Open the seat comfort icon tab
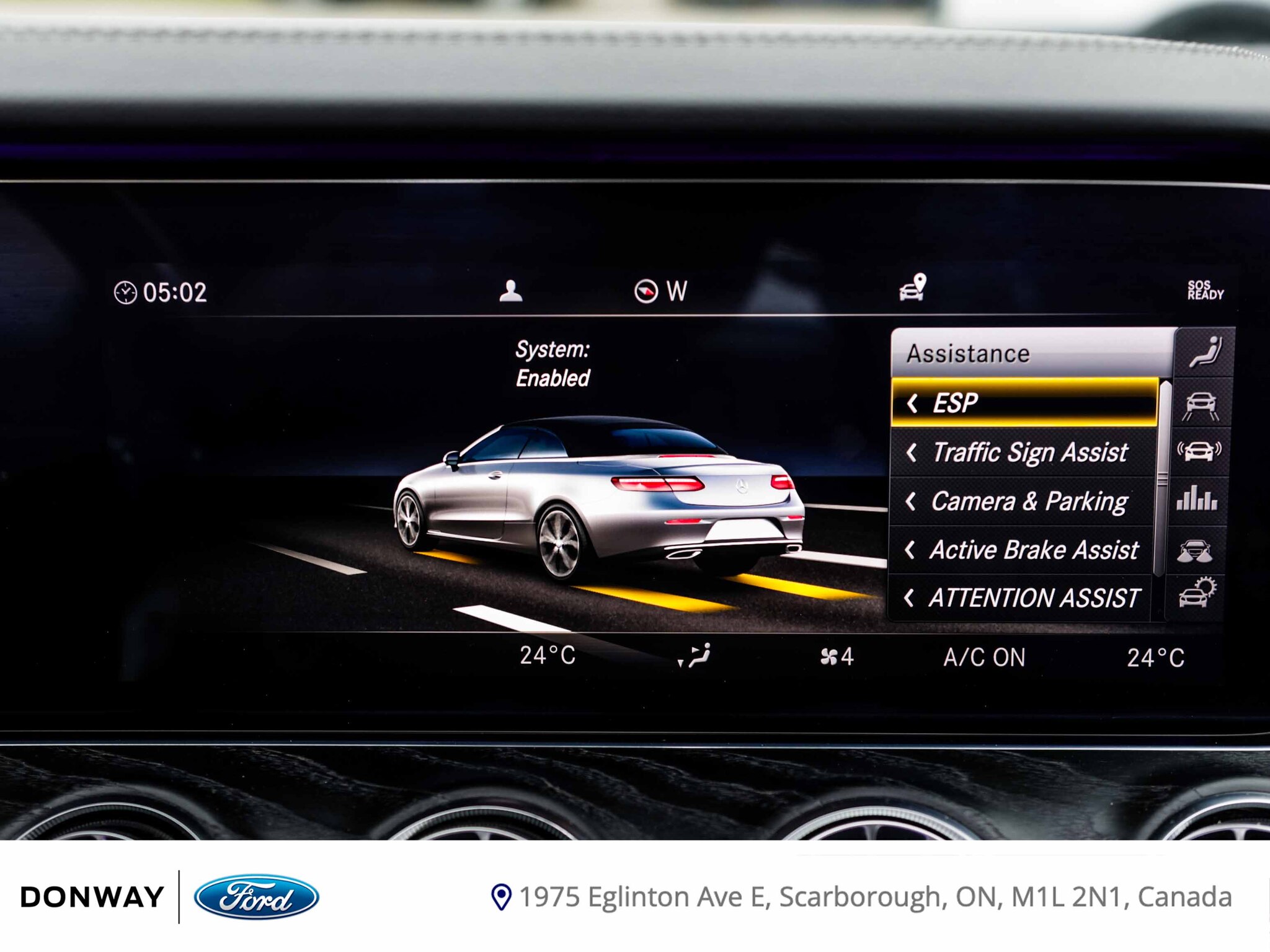 tap(1205, 353)
